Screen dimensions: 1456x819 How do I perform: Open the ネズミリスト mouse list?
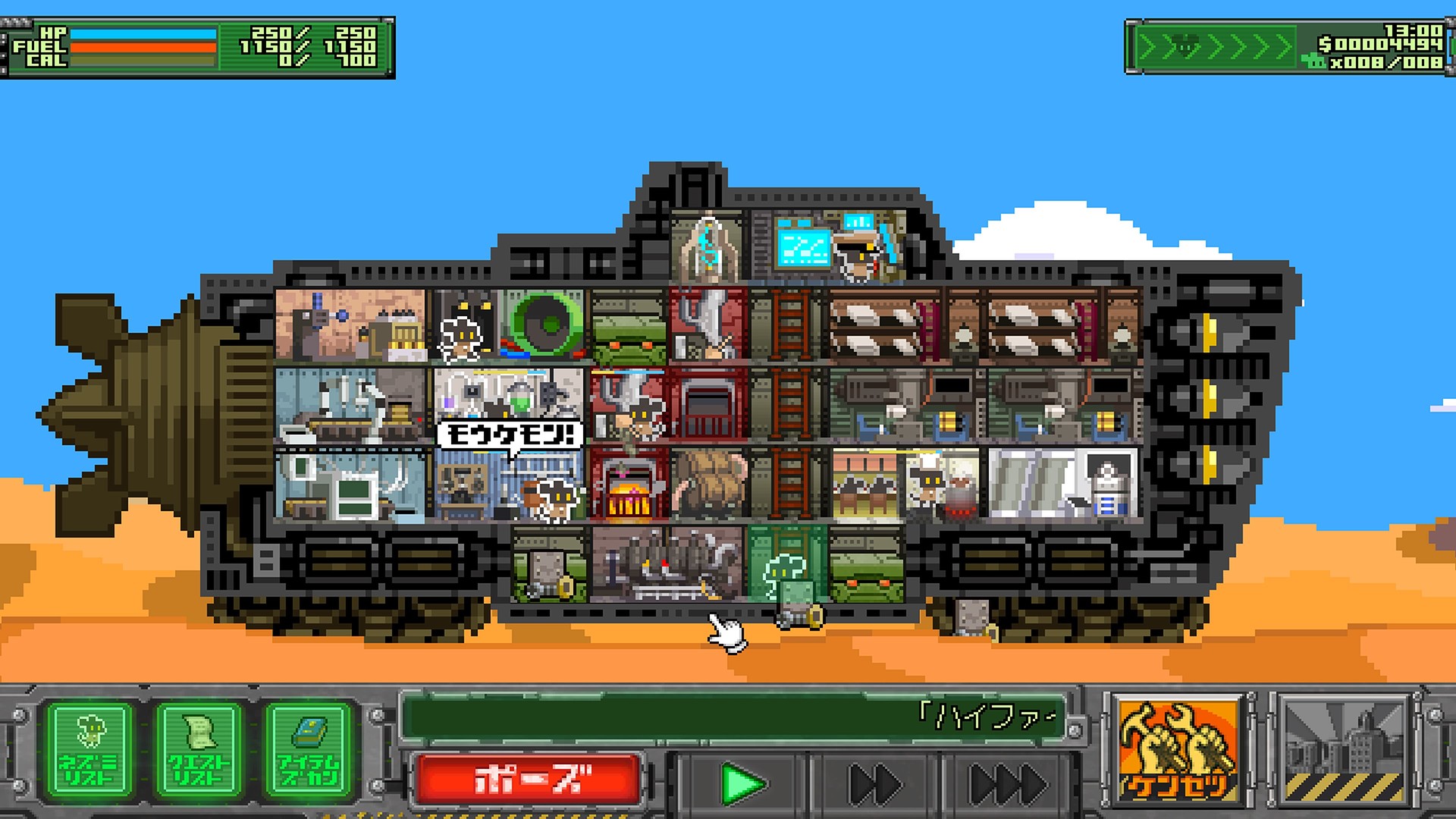click(x=90, y=751)
